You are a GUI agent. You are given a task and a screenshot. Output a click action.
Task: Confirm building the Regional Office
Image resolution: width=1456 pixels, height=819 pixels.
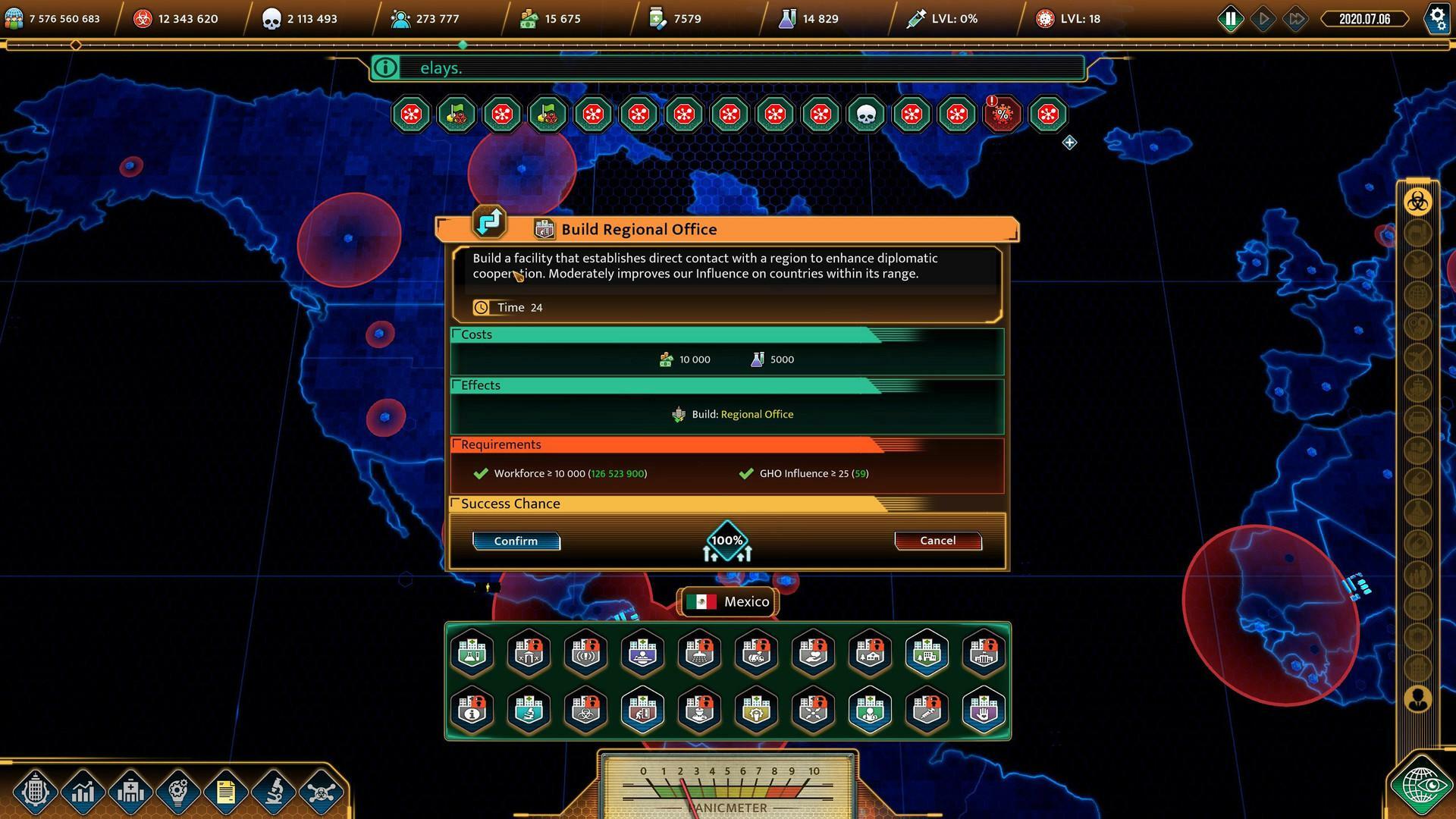516,541
